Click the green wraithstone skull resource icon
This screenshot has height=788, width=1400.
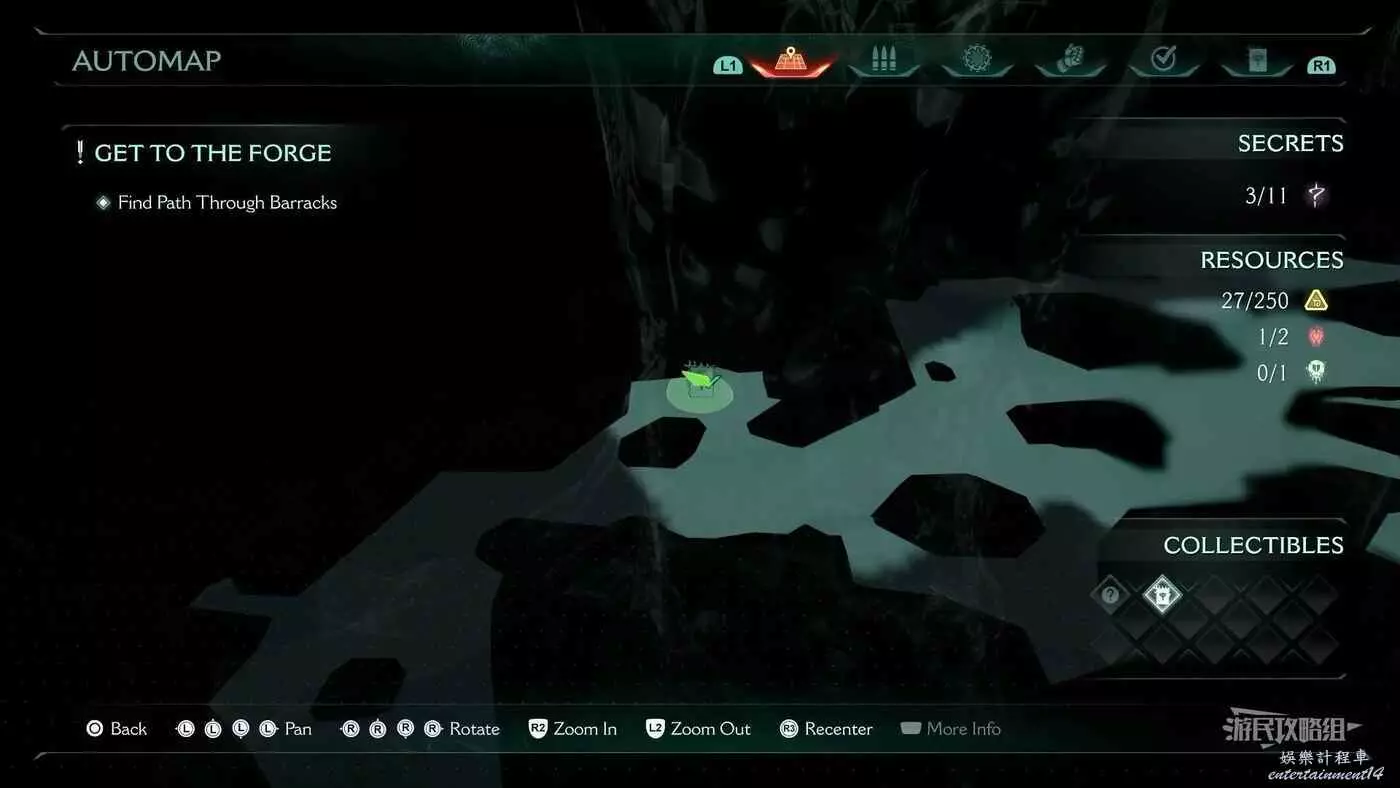1316,373
